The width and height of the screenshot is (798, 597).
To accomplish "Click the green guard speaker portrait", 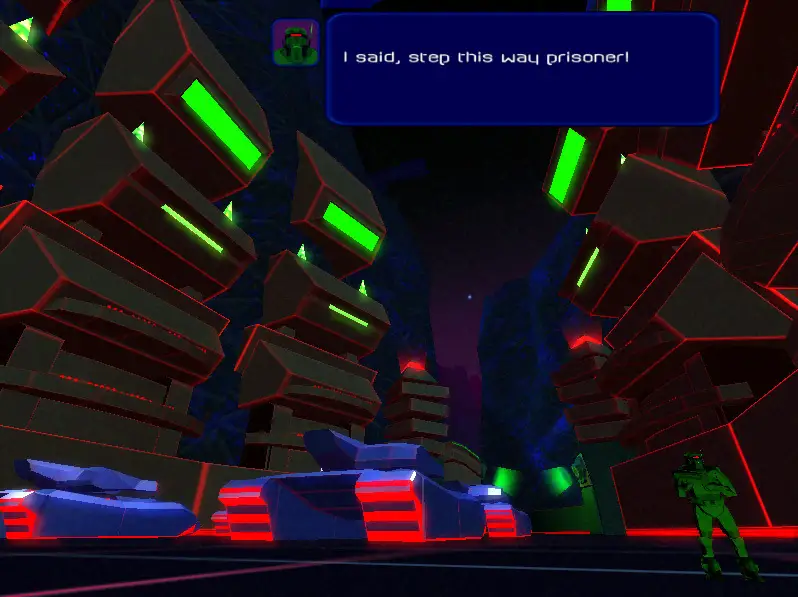I will pyautogui.click(x=295, y=43).
